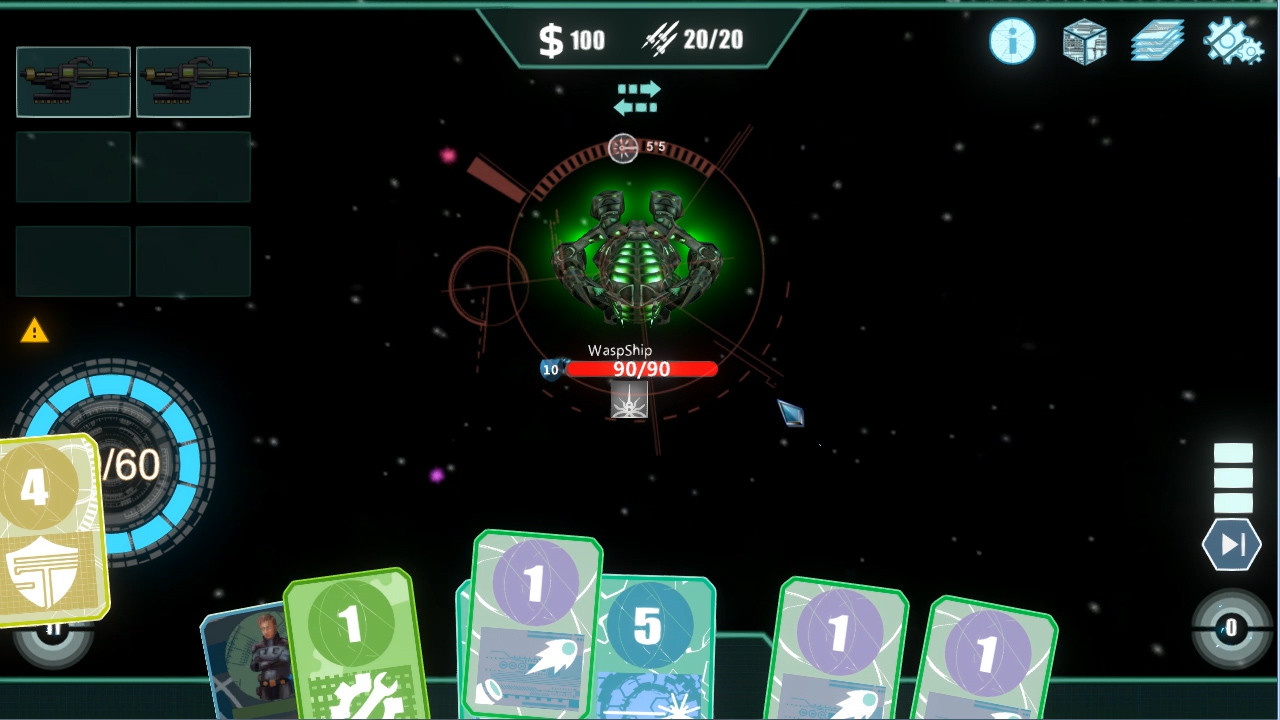This screenshot has width=1280, height=720.
Task: Open the cube module viewer icon
Action: [1083, 41]
